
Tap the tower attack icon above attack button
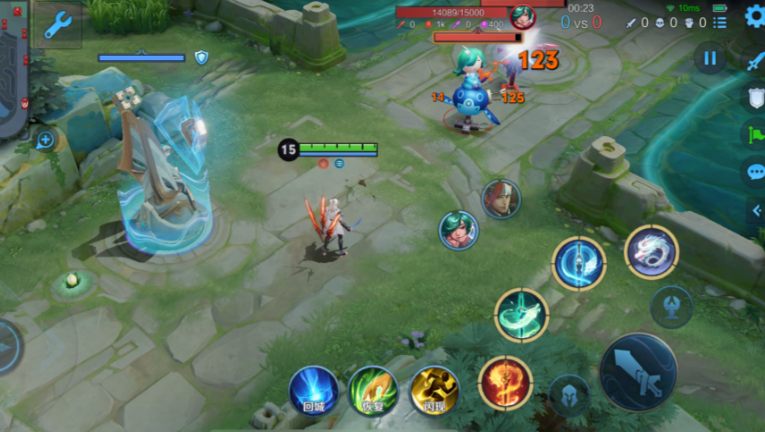(671, 307)
